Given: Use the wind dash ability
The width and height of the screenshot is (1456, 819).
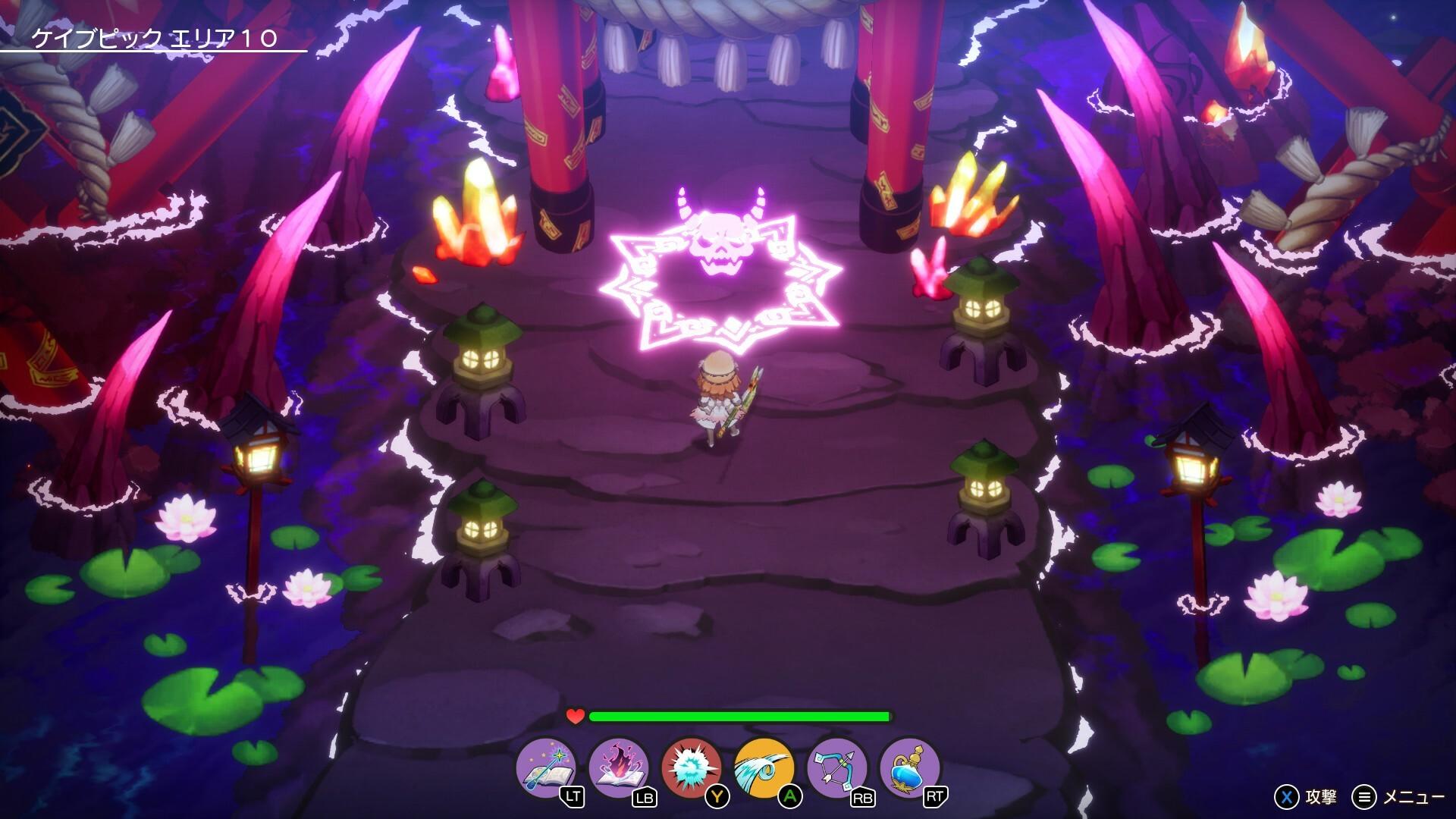Looking at the screenshot, I should 764,767.
